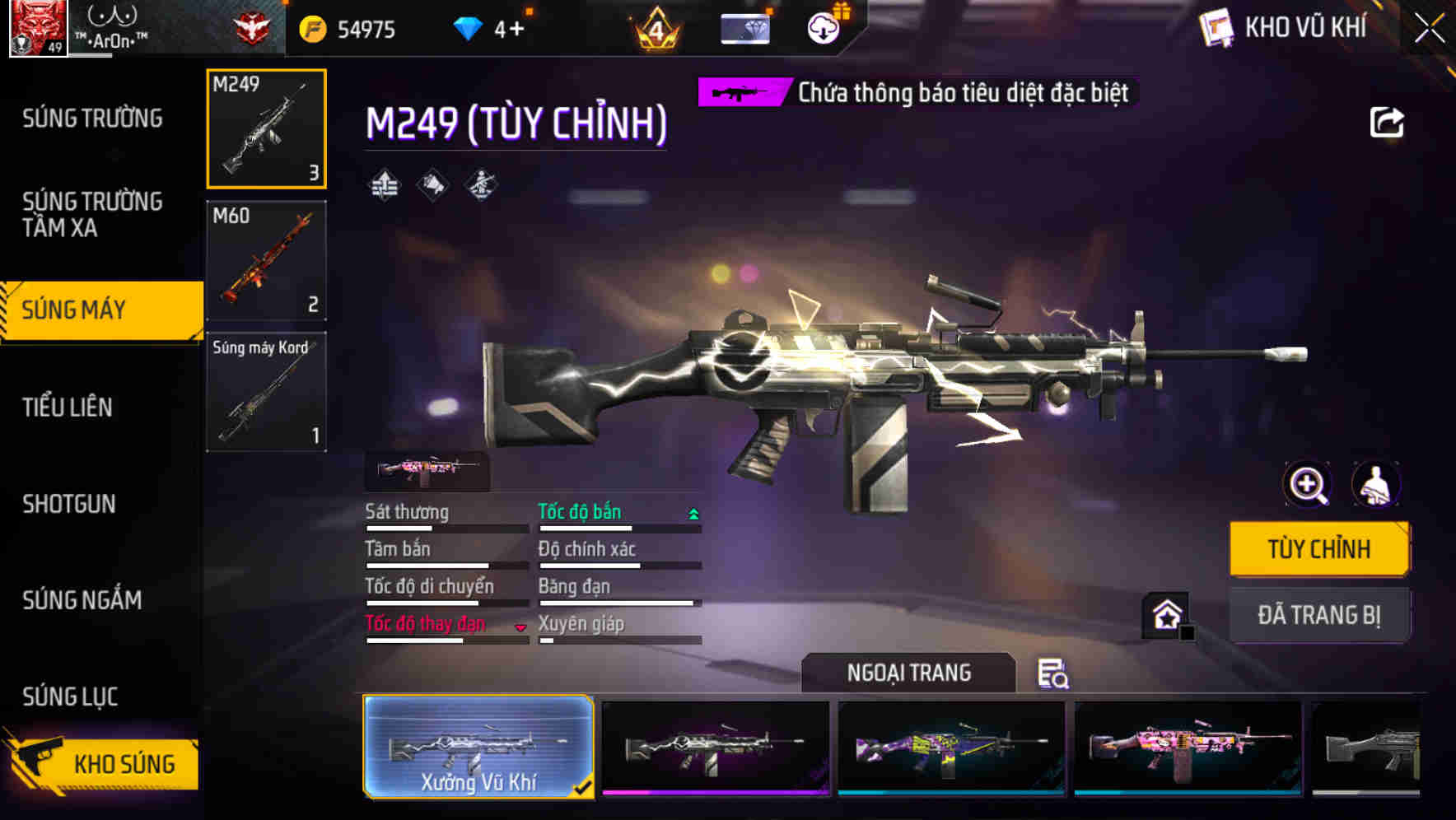
Task: Click the crown level 4 badge
Action: click(658, 29)
